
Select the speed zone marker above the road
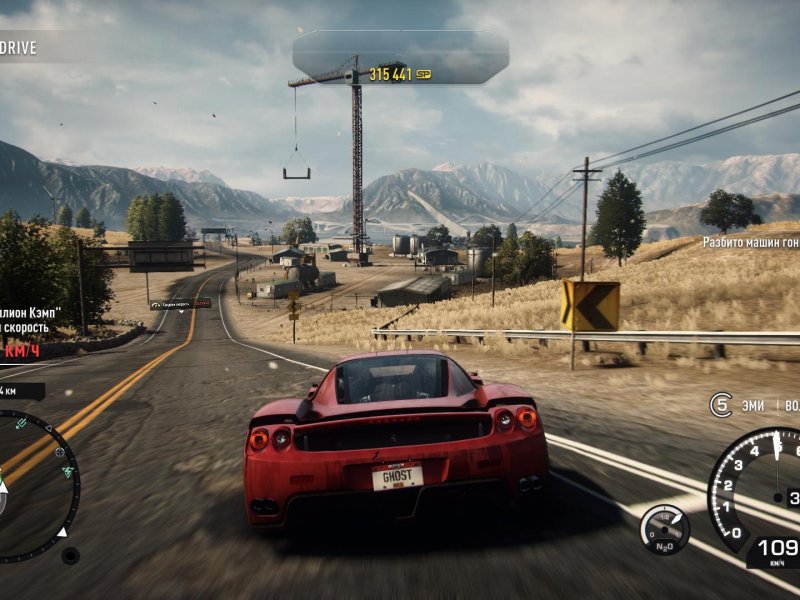pyautogui.click(x=181, y=304)
